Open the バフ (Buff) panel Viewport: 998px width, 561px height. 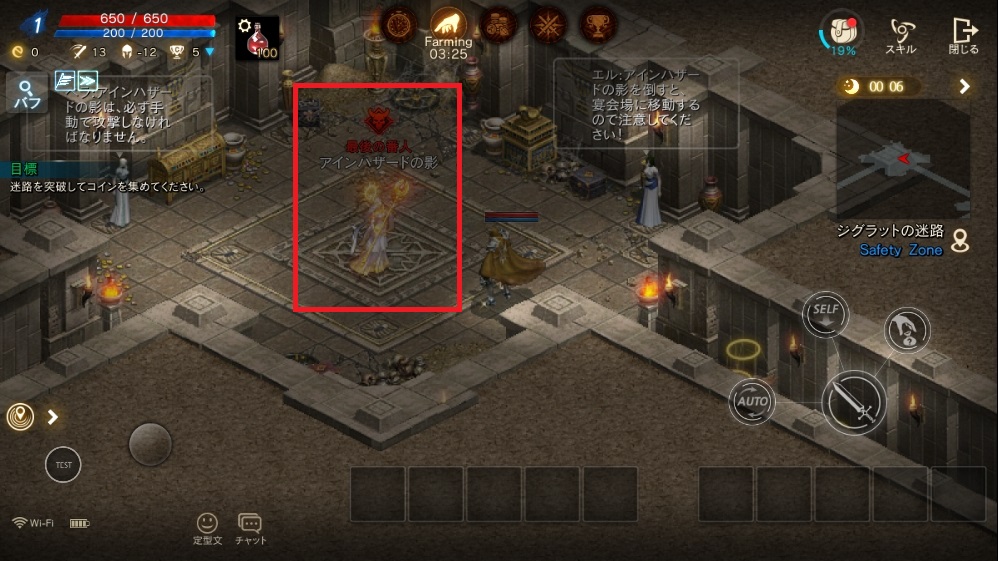[26, 94]
